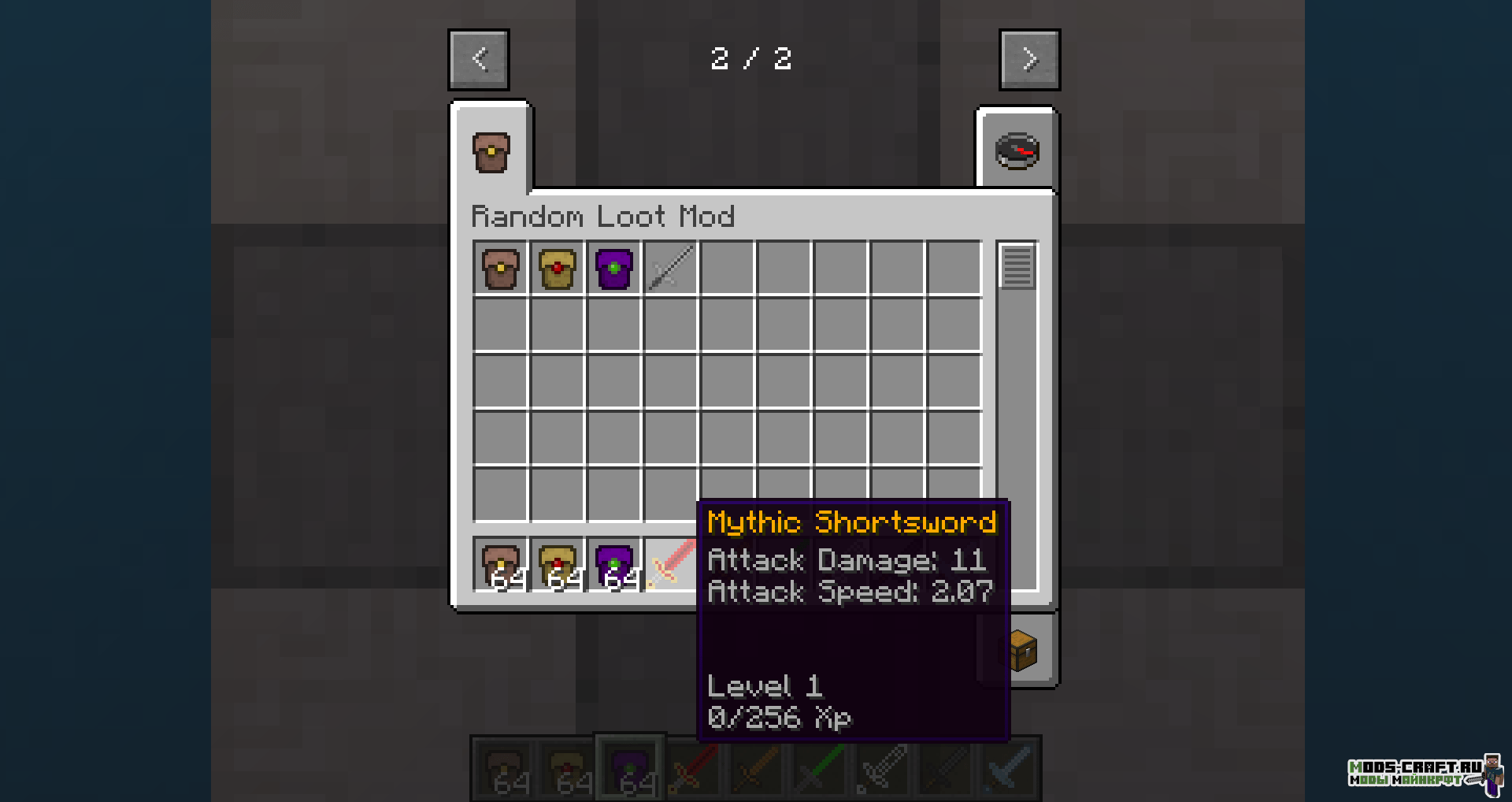
Task: Go to the next creative tab page
Action: click(1029, 60)
